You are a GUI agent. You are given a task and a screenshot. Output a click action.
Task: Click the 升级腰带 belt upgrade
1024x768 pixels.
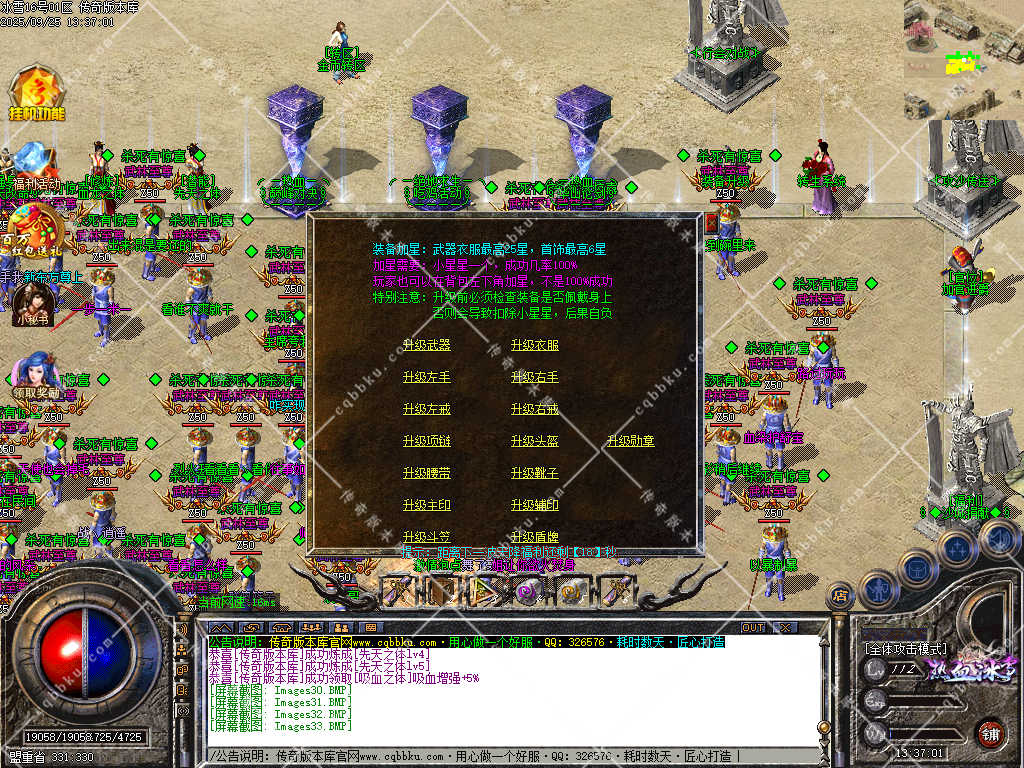(x=427, y=473)
